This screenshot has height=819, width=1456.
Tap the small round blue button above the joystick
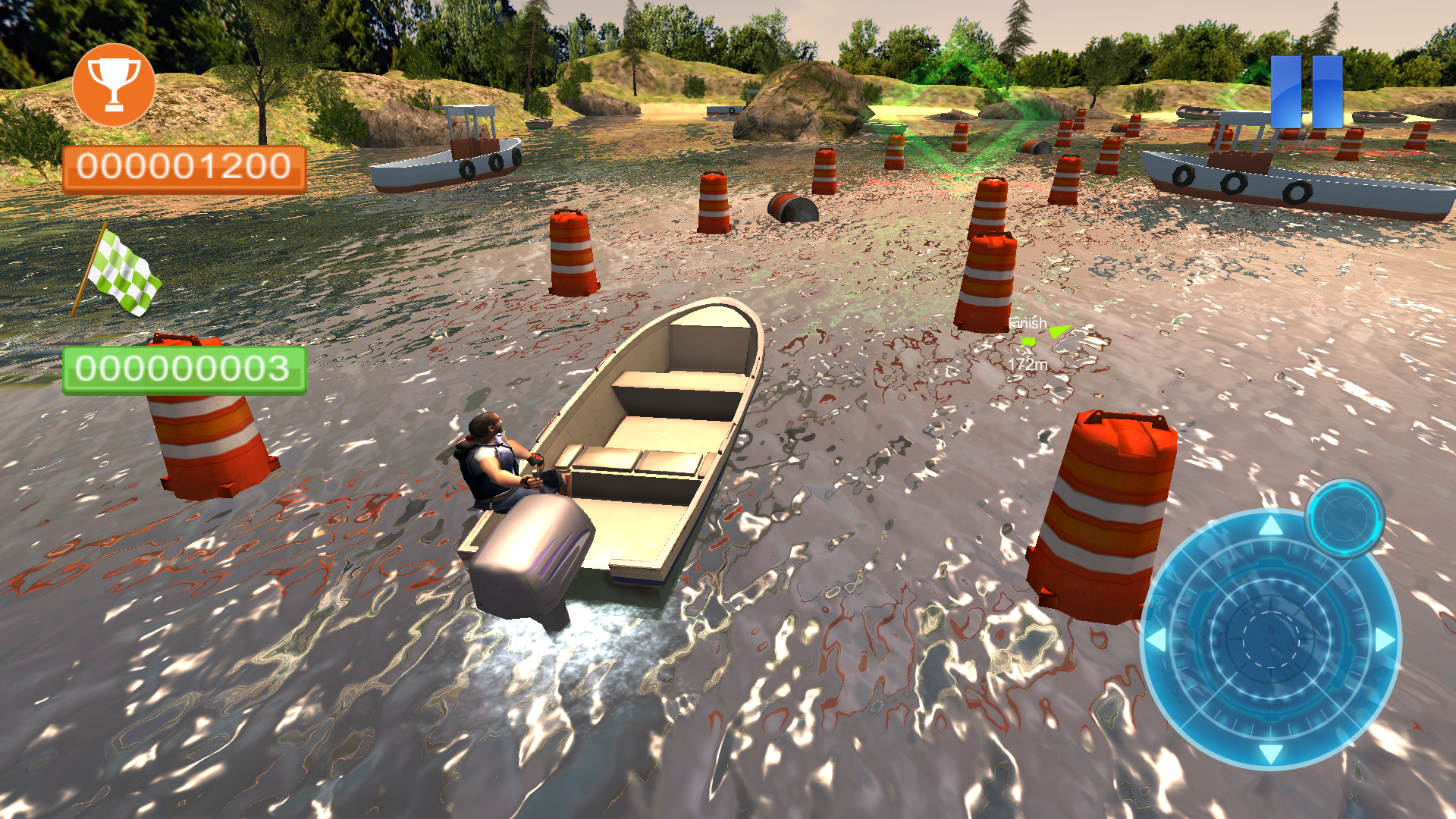(x=1345, y=519)
